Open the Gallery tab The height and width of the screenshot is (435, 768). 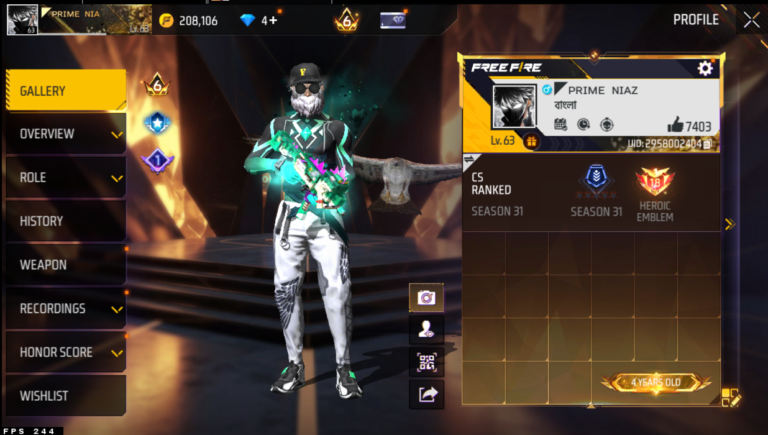[x=65, y=91]
